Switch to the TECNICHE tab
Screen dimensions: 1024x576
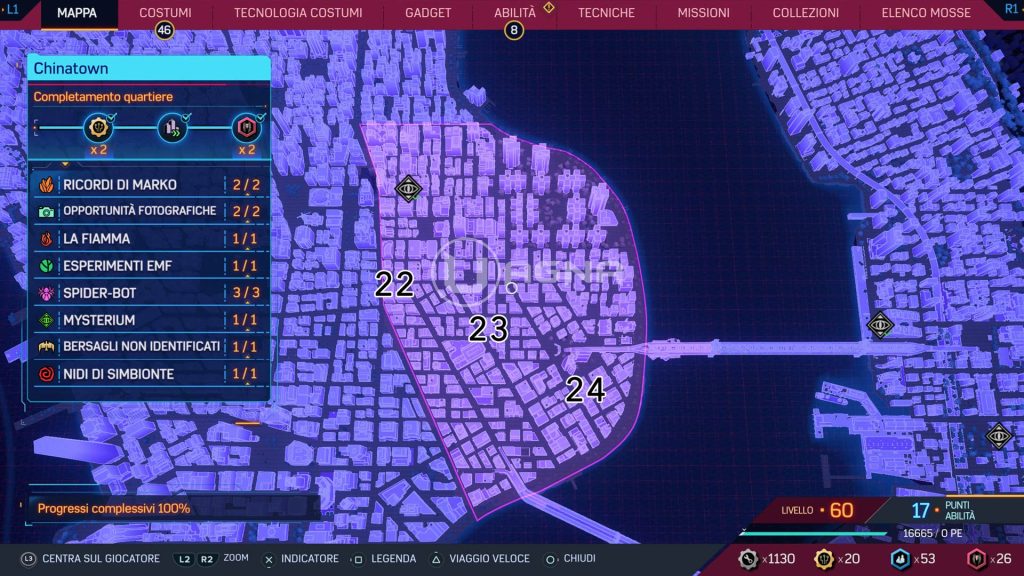606,13
